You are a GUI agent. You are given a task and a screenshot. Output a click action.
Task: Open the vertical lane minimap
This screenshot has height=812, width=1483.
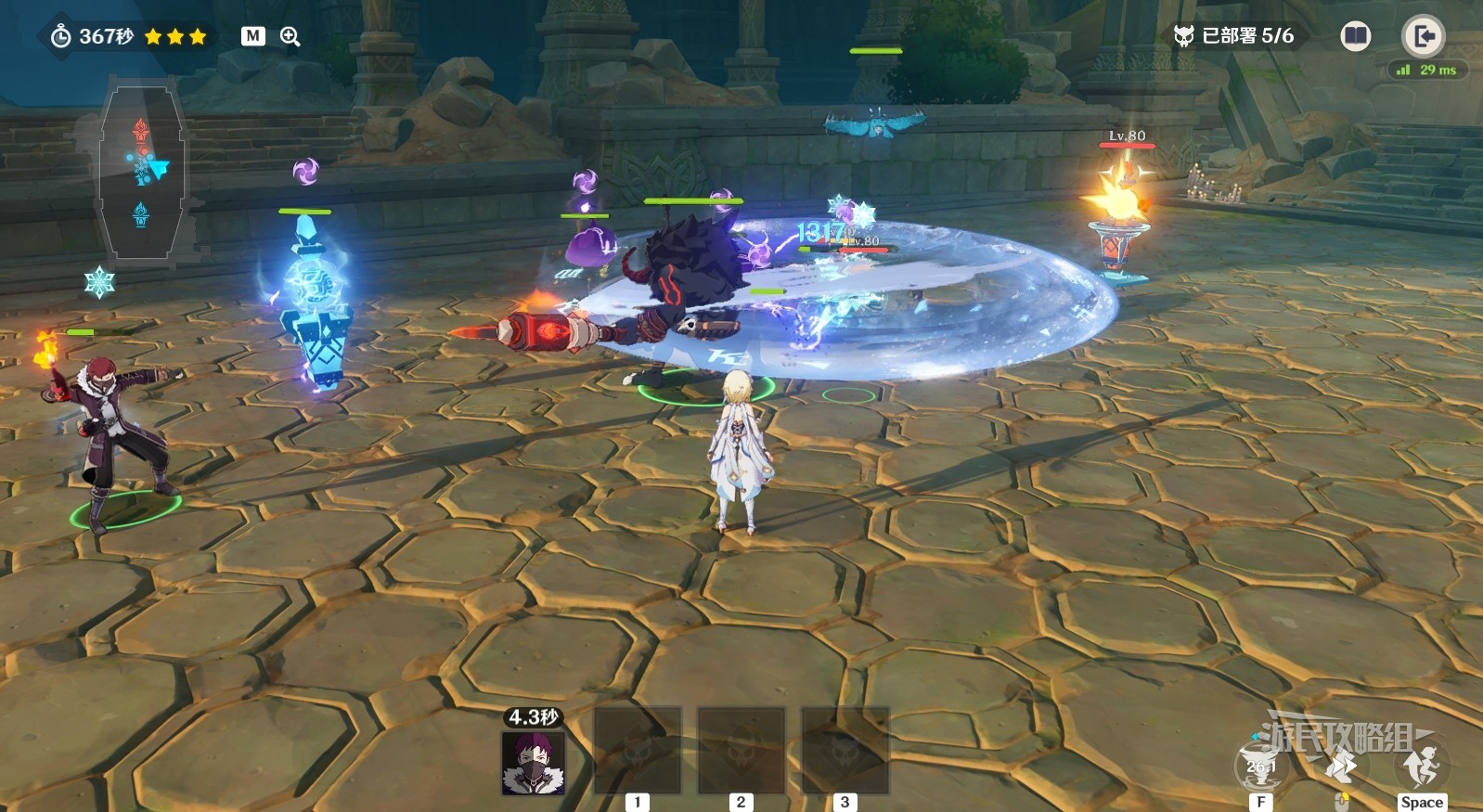(x=141, y=174)
